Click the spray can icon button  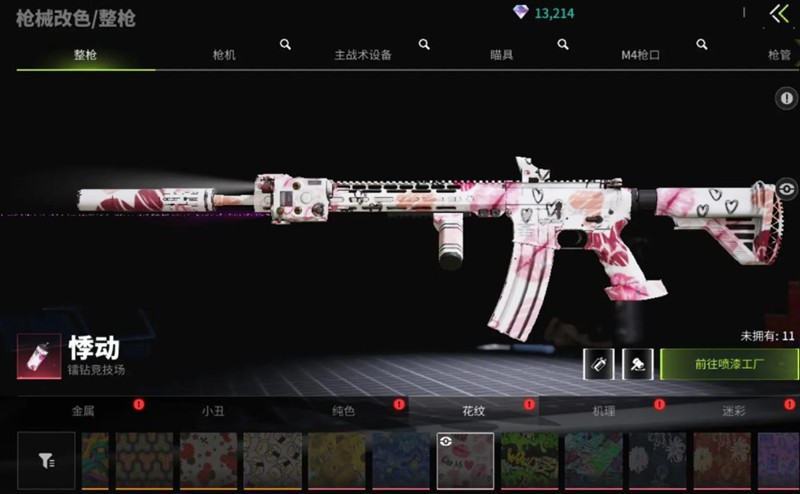coord(598,364)
